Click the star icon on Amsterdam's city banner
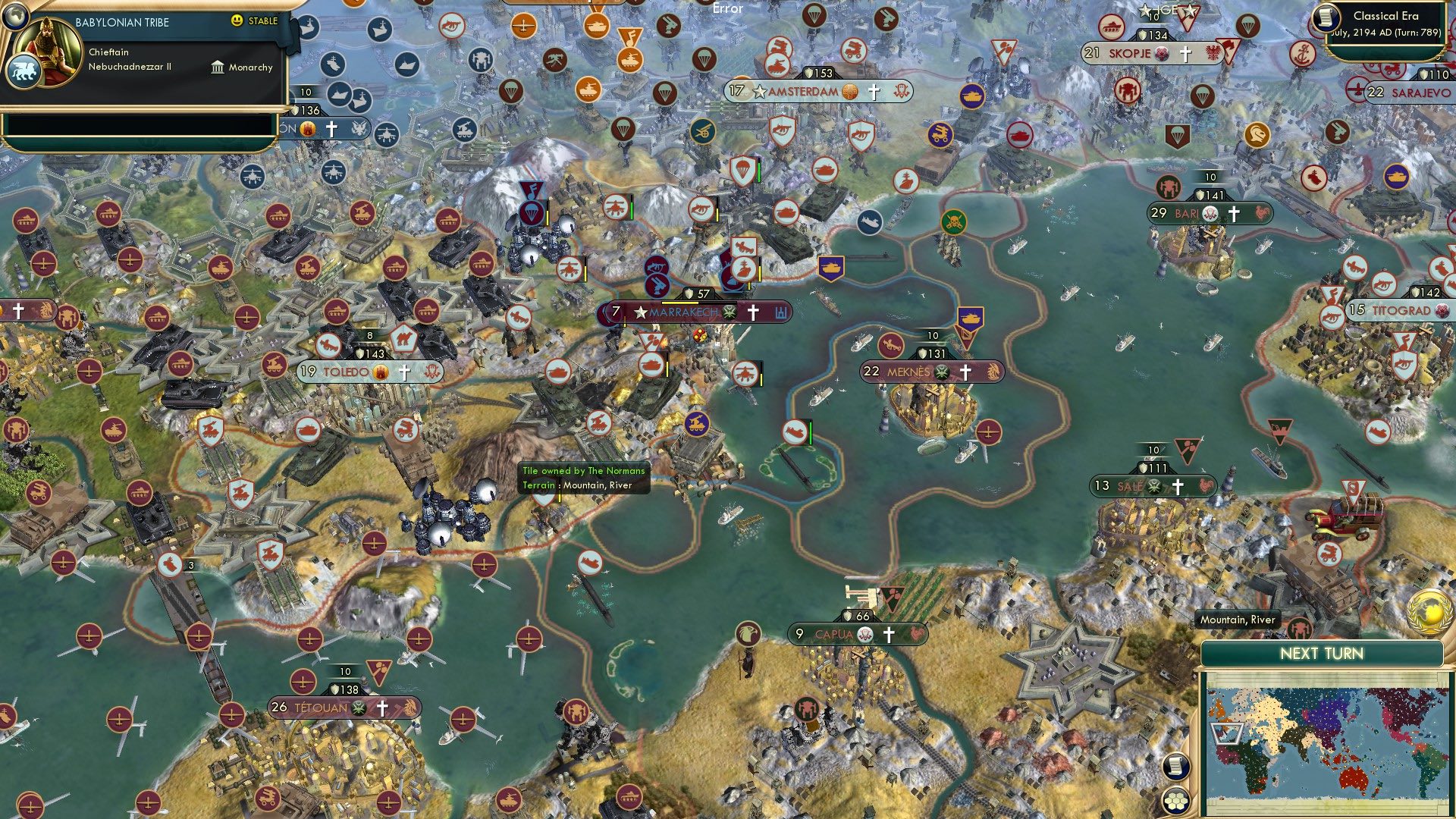Image resolution: width=1456 pixels, height=819 pixels. pos(759,92)
